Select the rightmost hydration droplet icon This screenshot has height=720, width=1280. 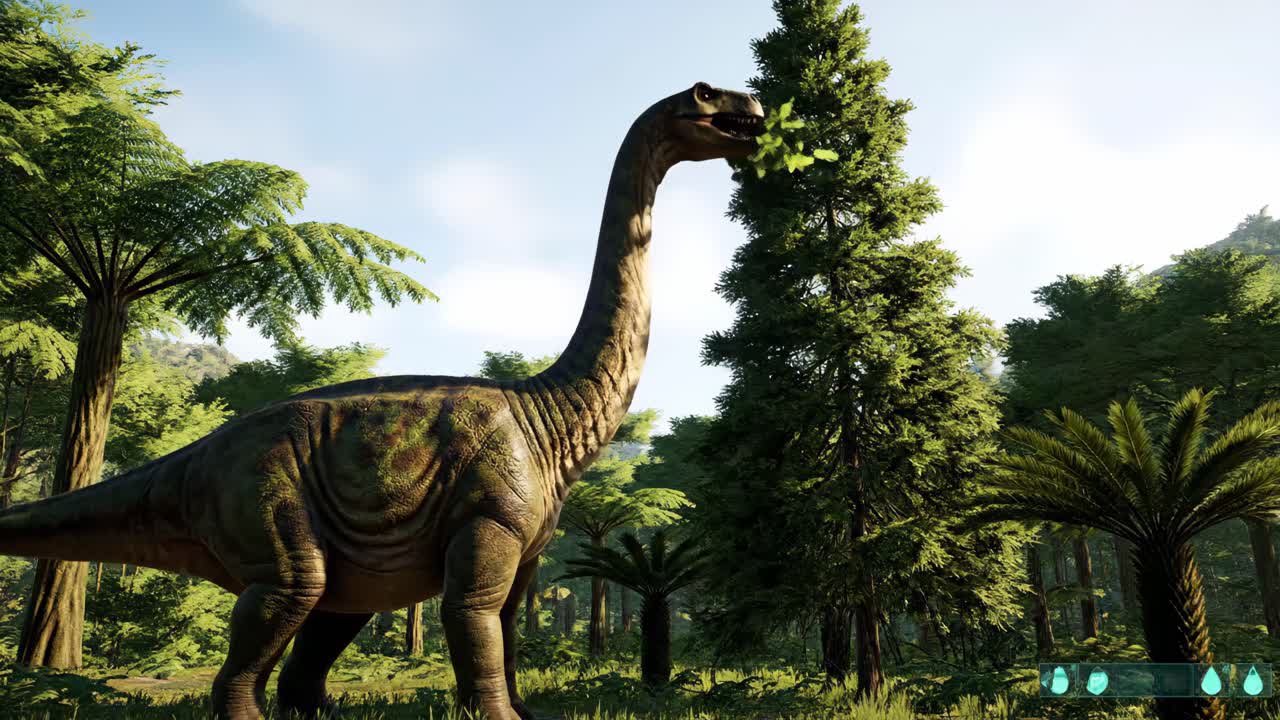pyautogui.click(x=1252, y=681)
